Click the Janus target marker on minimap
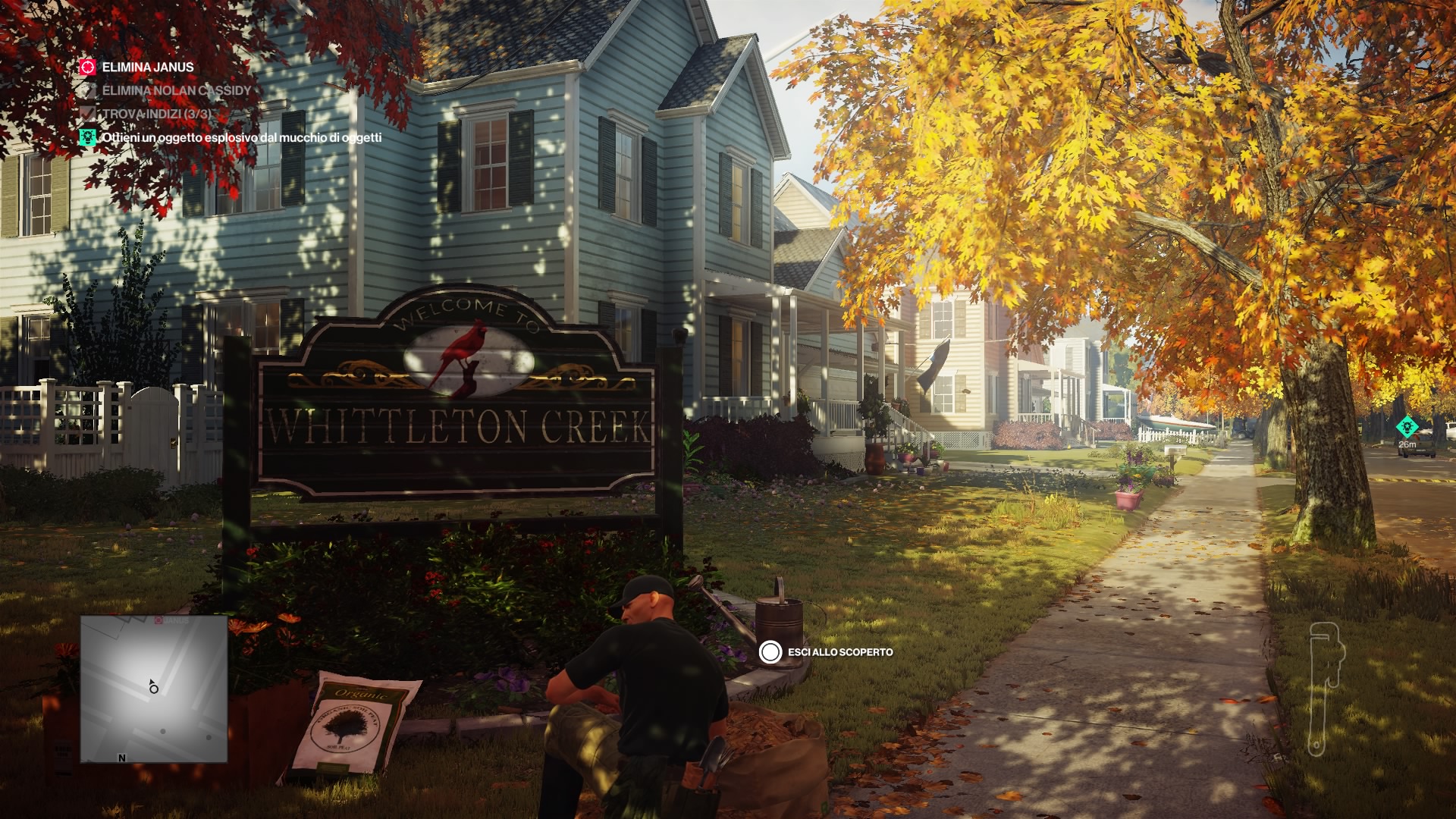 (159, 620)
